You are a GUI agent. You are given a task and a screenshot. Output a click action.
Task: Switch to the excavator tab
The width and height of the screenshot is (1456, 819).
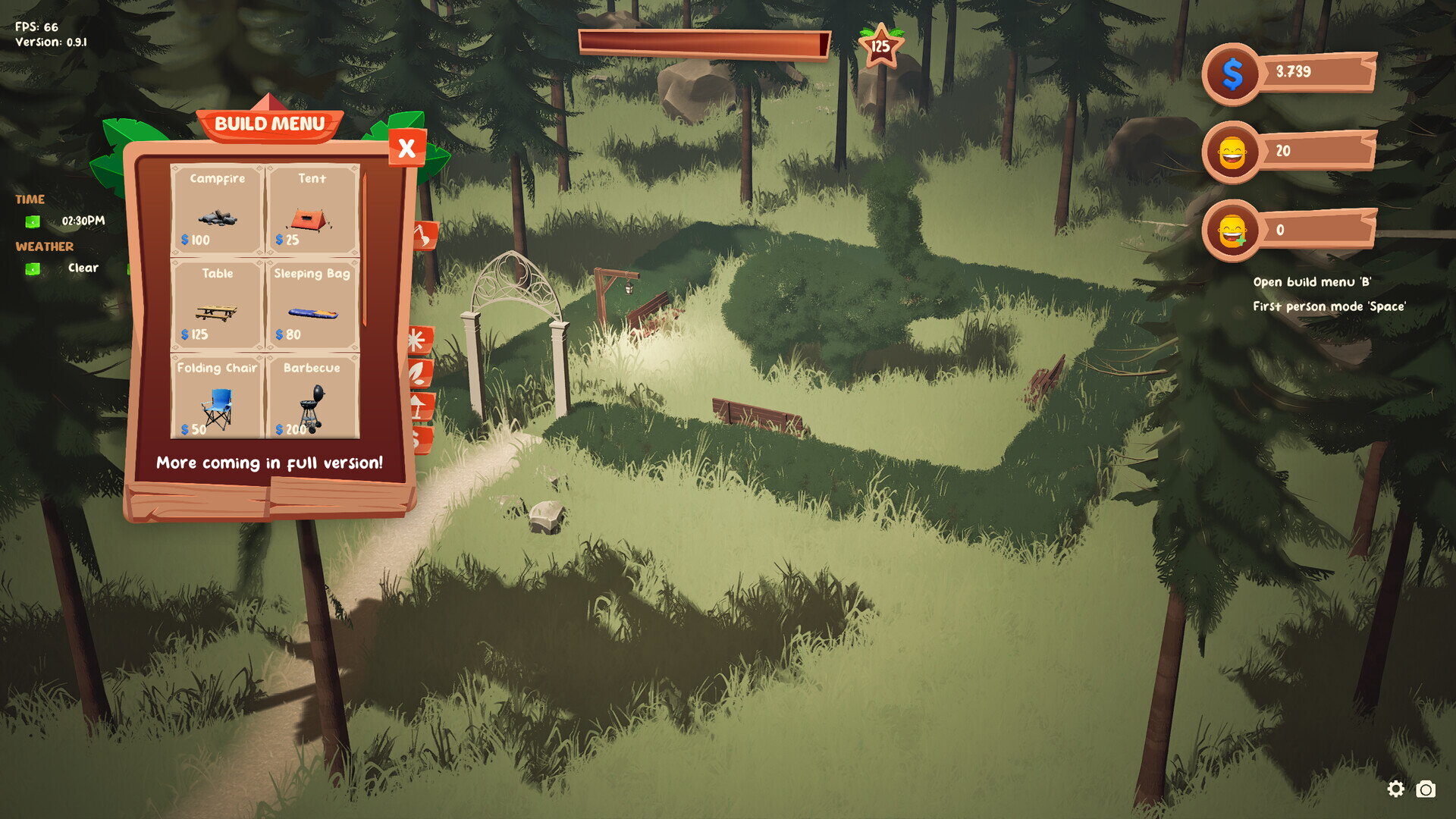point(425,236)
